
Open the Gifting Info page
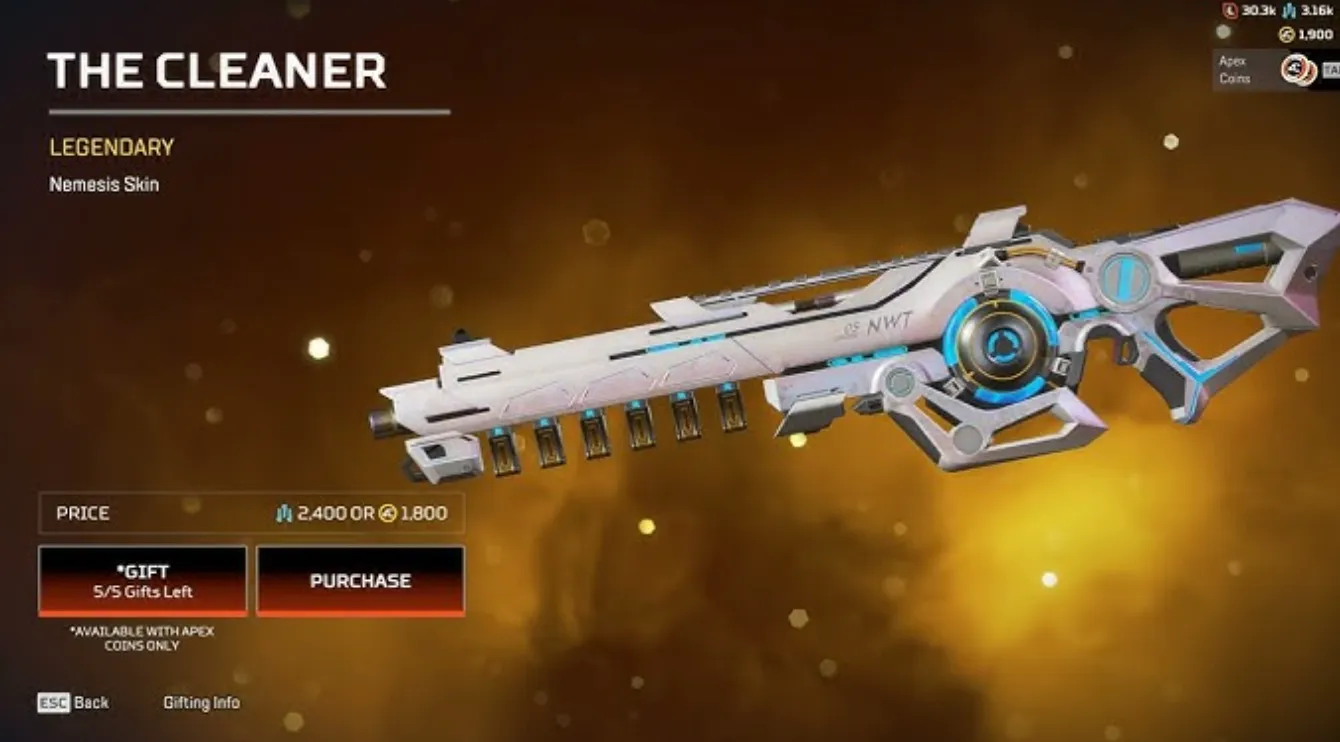pyautogui.click(x=201, y=703)
